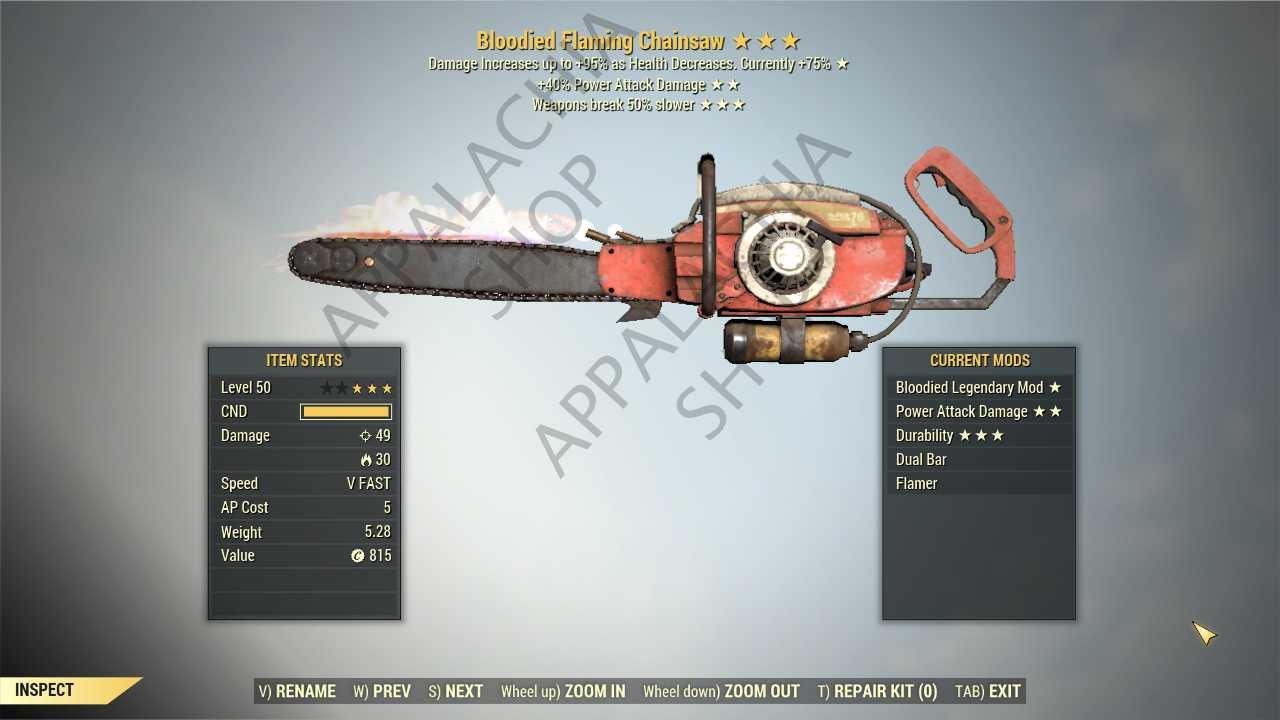Viewport: 1280px width, 720px height.
Task: Show the next item with Next
Action: [456, 691]
